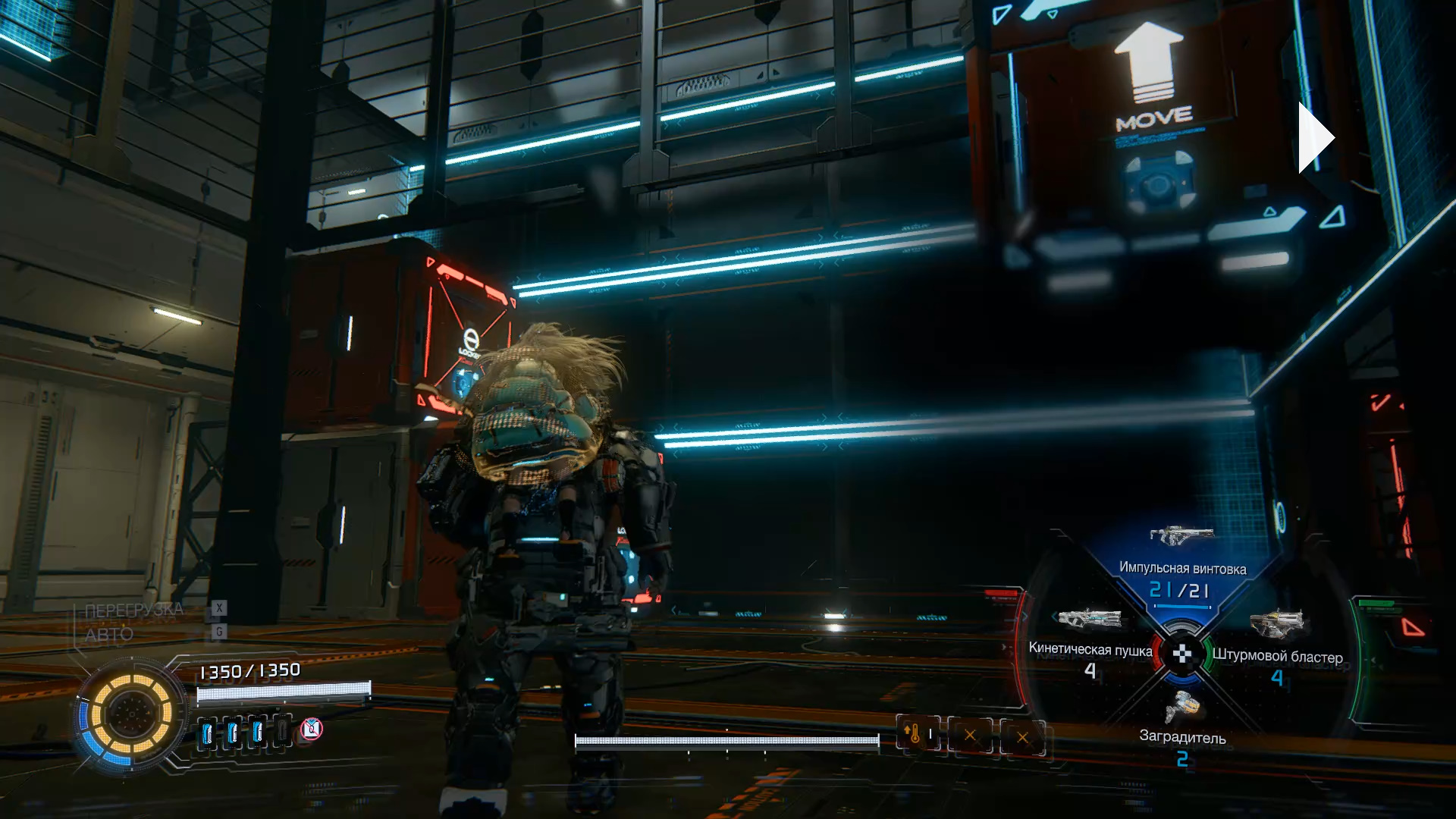Click the white right-pointing arrow

tap(1315, 139)
